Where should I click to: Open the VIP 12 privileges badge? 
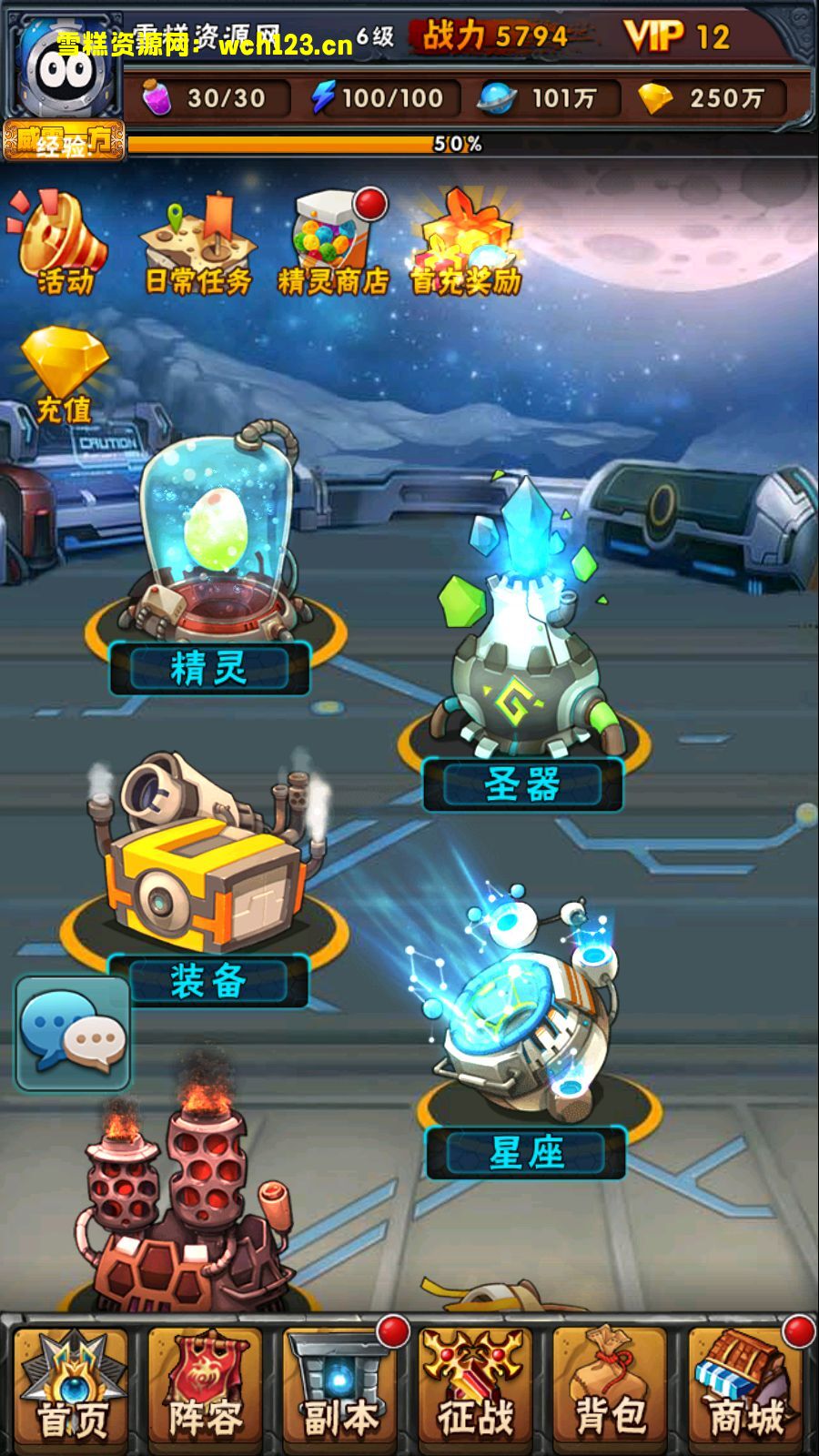(x=678, y=36)
